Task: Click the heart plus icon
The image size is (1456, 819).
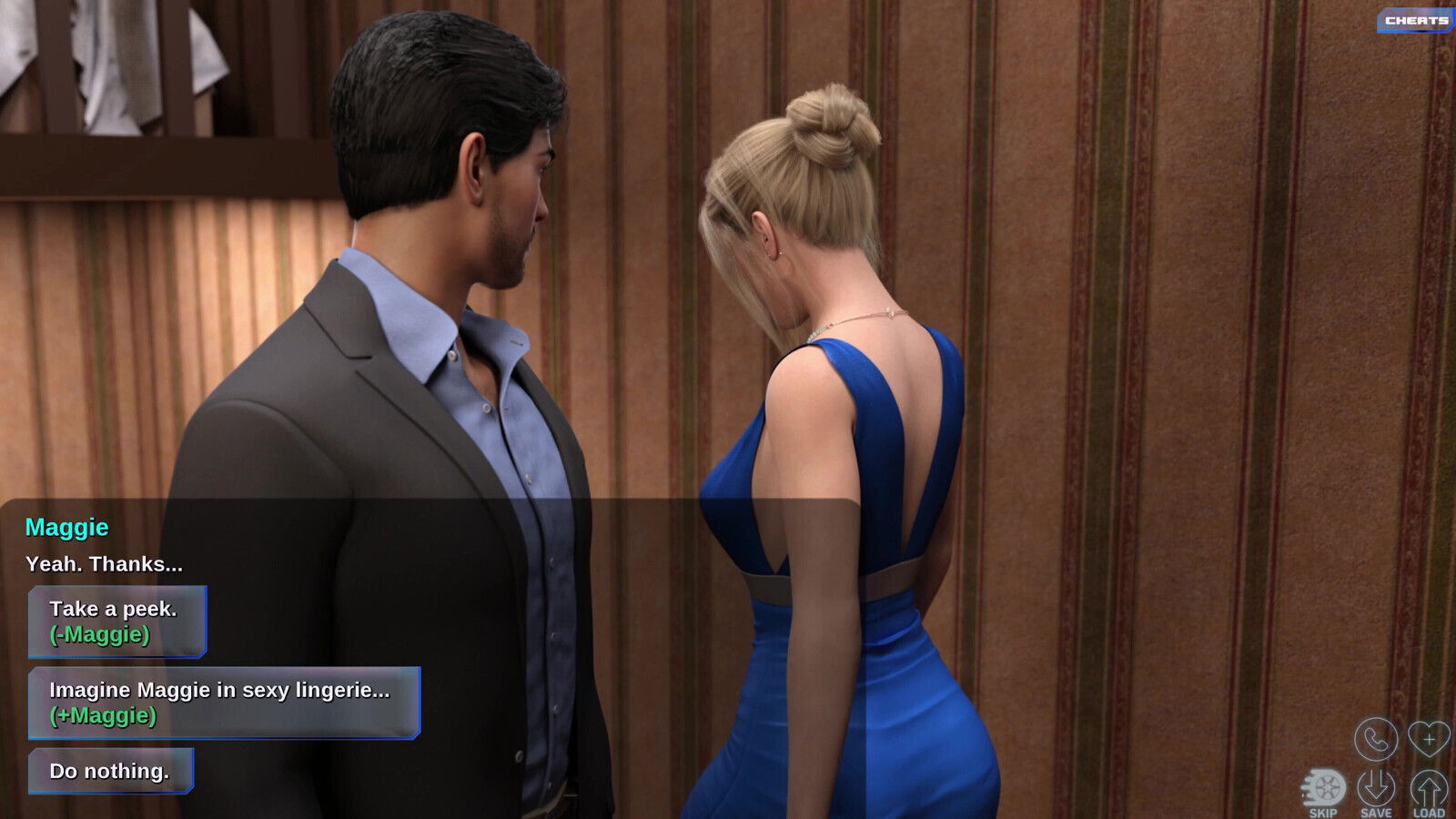Action: pos(1428,739)
